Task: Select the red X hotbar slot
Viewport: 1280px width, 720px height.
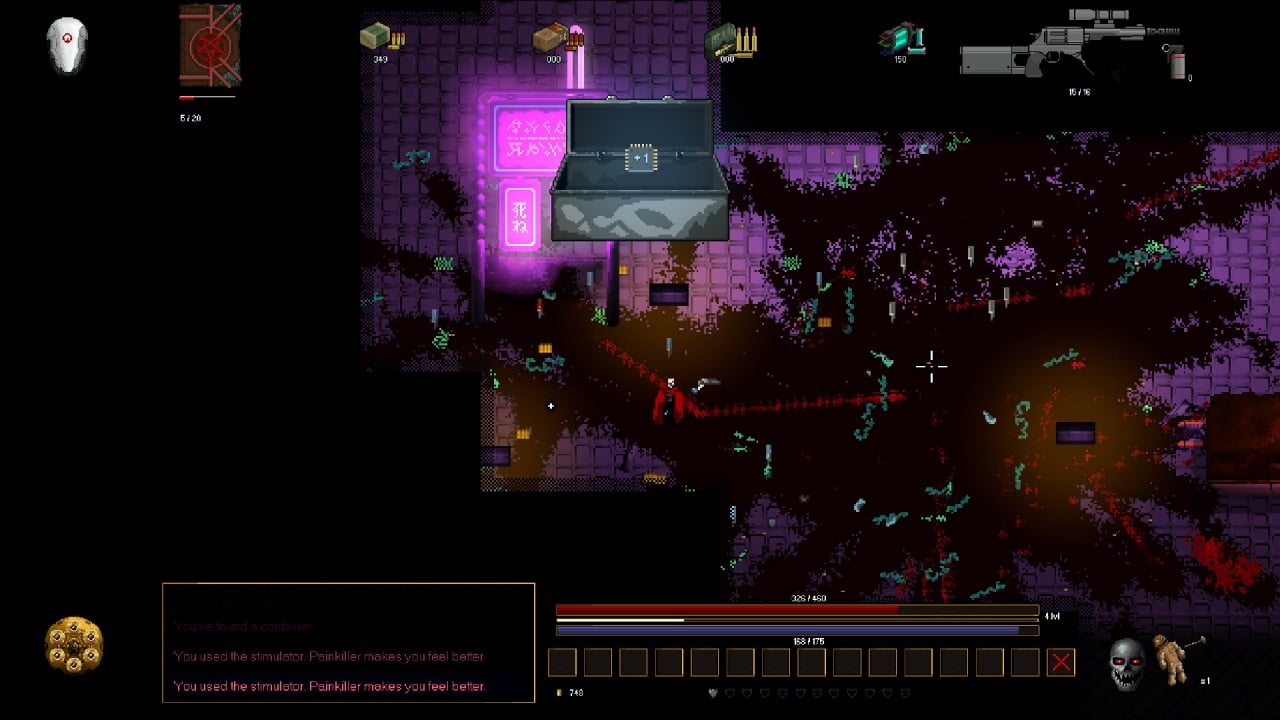Action: (1061, 662)
